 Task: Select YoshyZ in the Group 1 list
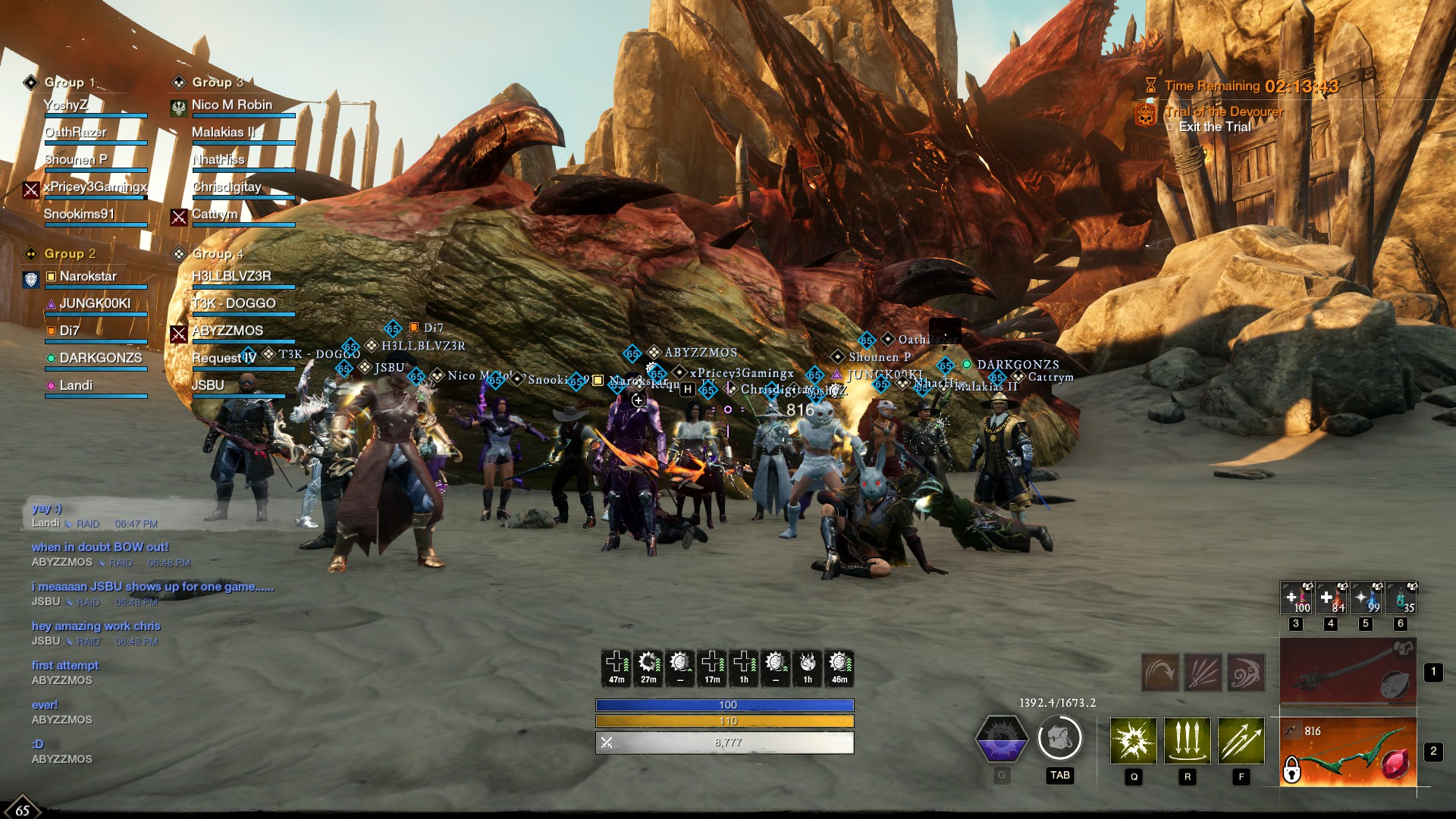point(66,105)
